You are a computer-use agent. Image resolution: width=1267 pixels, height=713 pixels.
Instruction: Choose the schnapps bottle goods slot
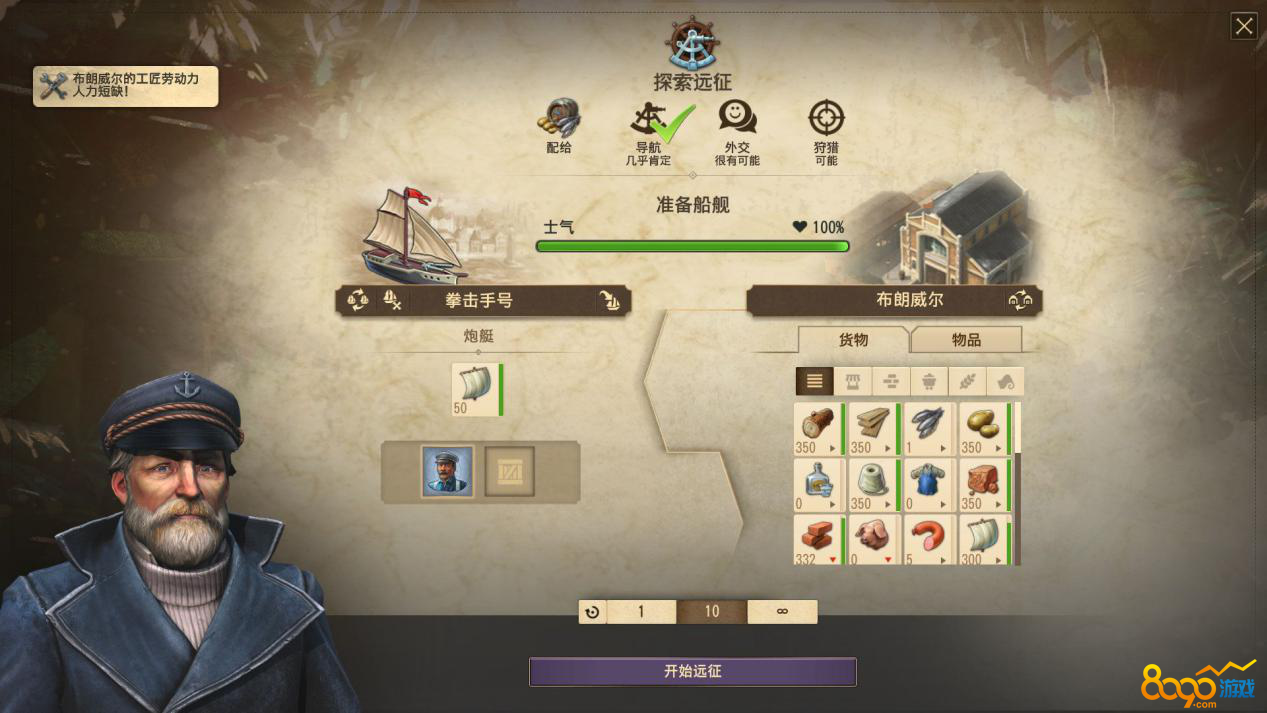(x=817, y=484)
